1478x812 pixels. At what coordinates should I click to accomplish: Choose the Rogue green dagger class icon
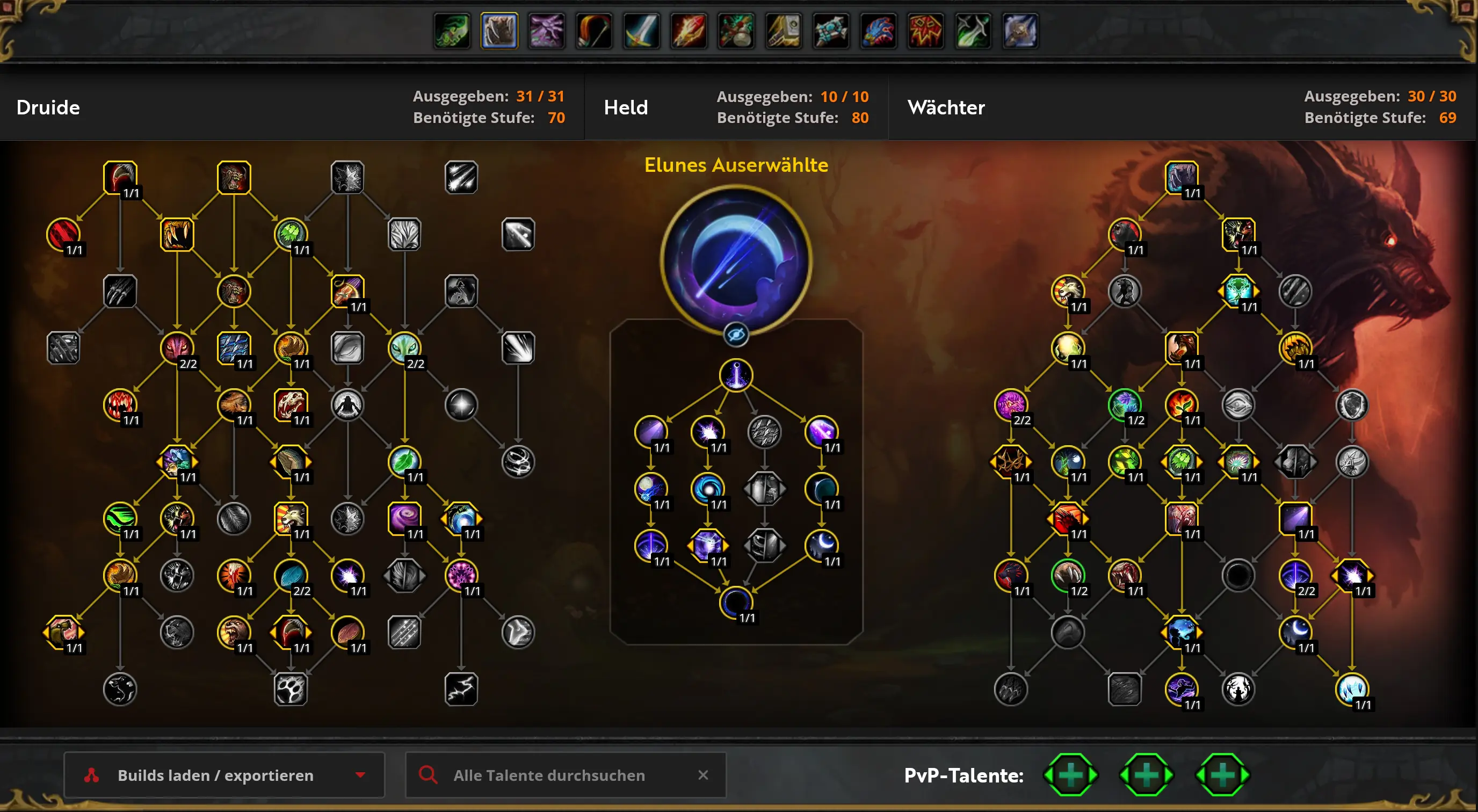973,31
